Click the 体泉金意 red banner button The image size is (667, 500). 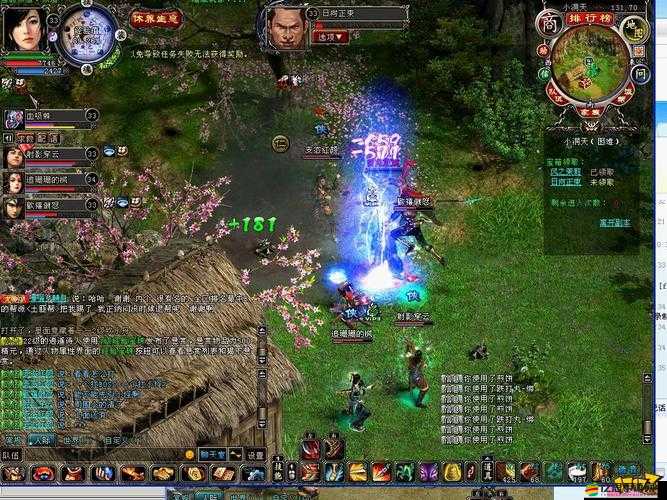pyautogui.click(x=156, y=18)
